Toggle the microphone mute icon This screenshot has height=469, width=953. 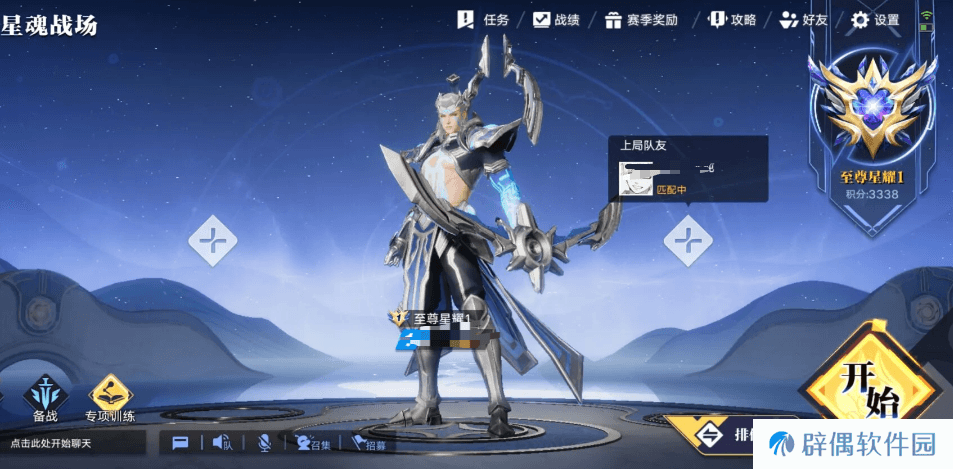coord(265,442)
